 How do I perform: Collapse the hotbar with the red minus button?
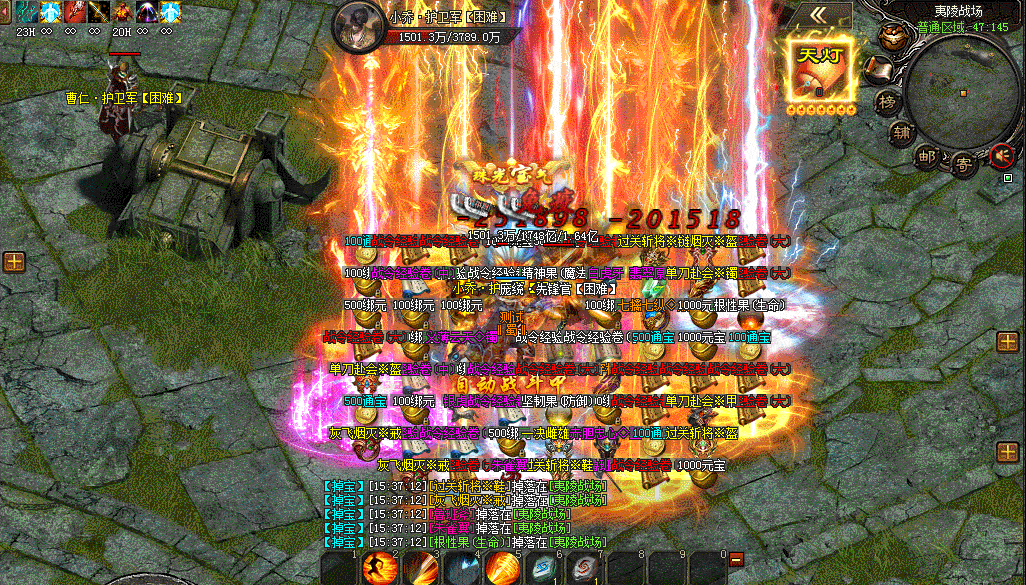(x=737, y=558)
